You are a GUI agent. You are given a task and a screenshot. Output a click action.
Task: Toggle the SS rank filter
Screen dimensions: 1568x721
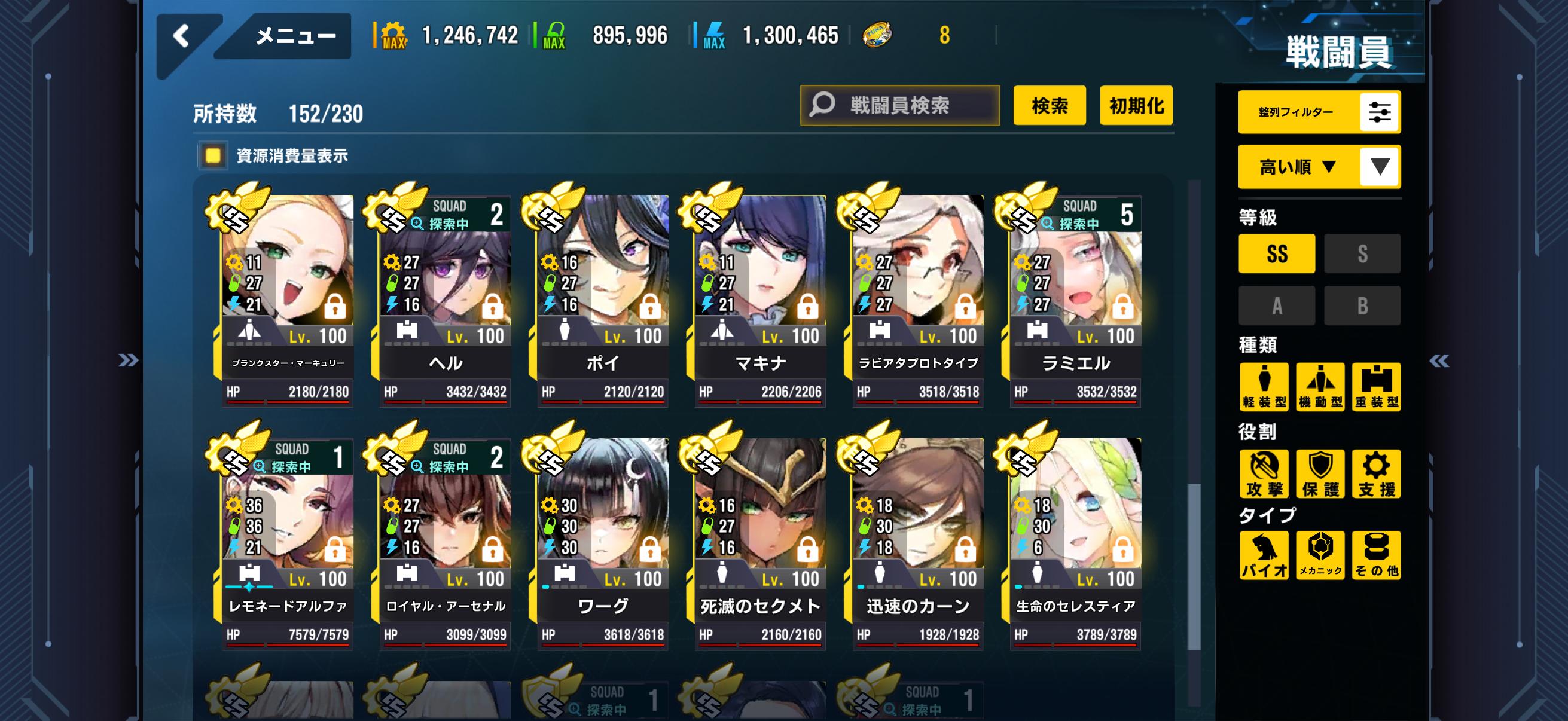tap(1276, 253)
